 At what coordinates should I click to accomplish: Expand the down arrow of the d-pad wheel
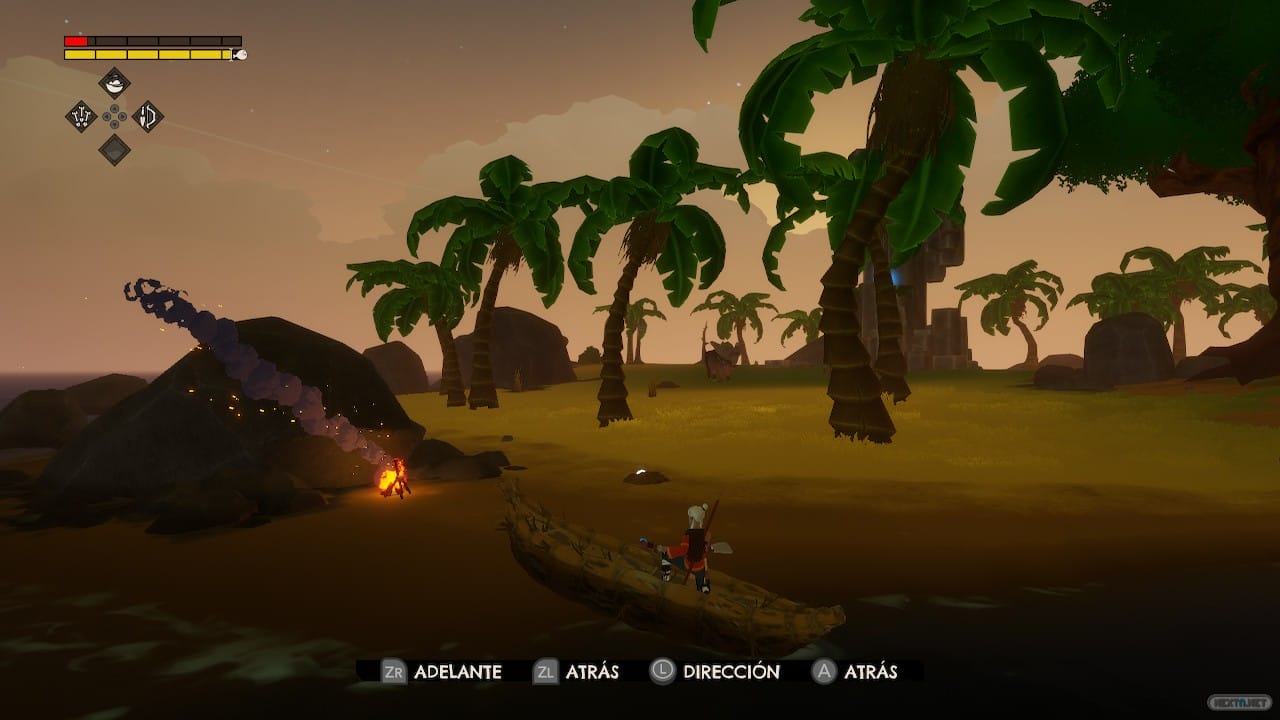[x=114, y=124]
